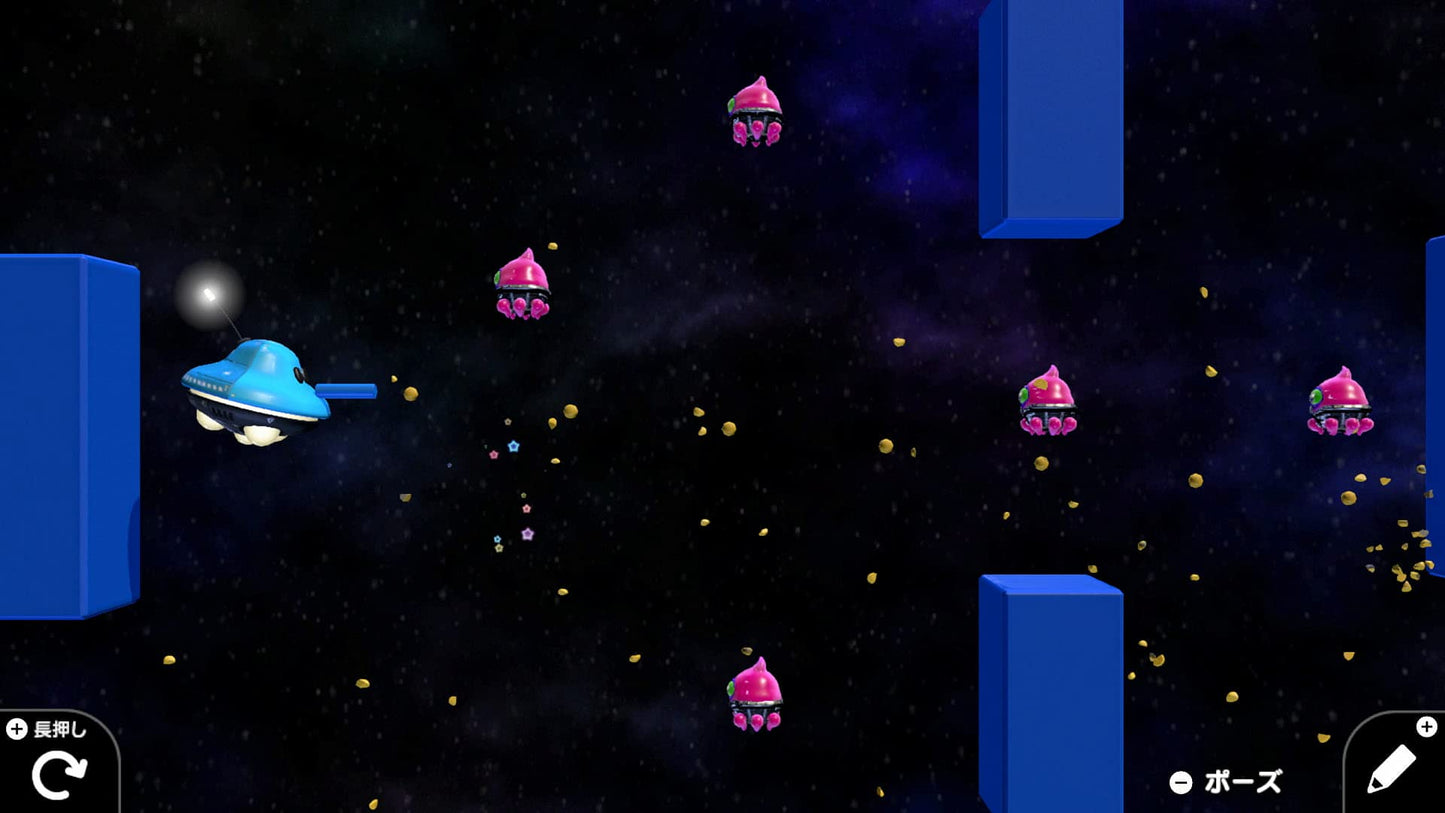The width and height of the screenshot is (1445, 813).
Task: Click the pink octopus enemy left of center
Action: pos(523,287)
